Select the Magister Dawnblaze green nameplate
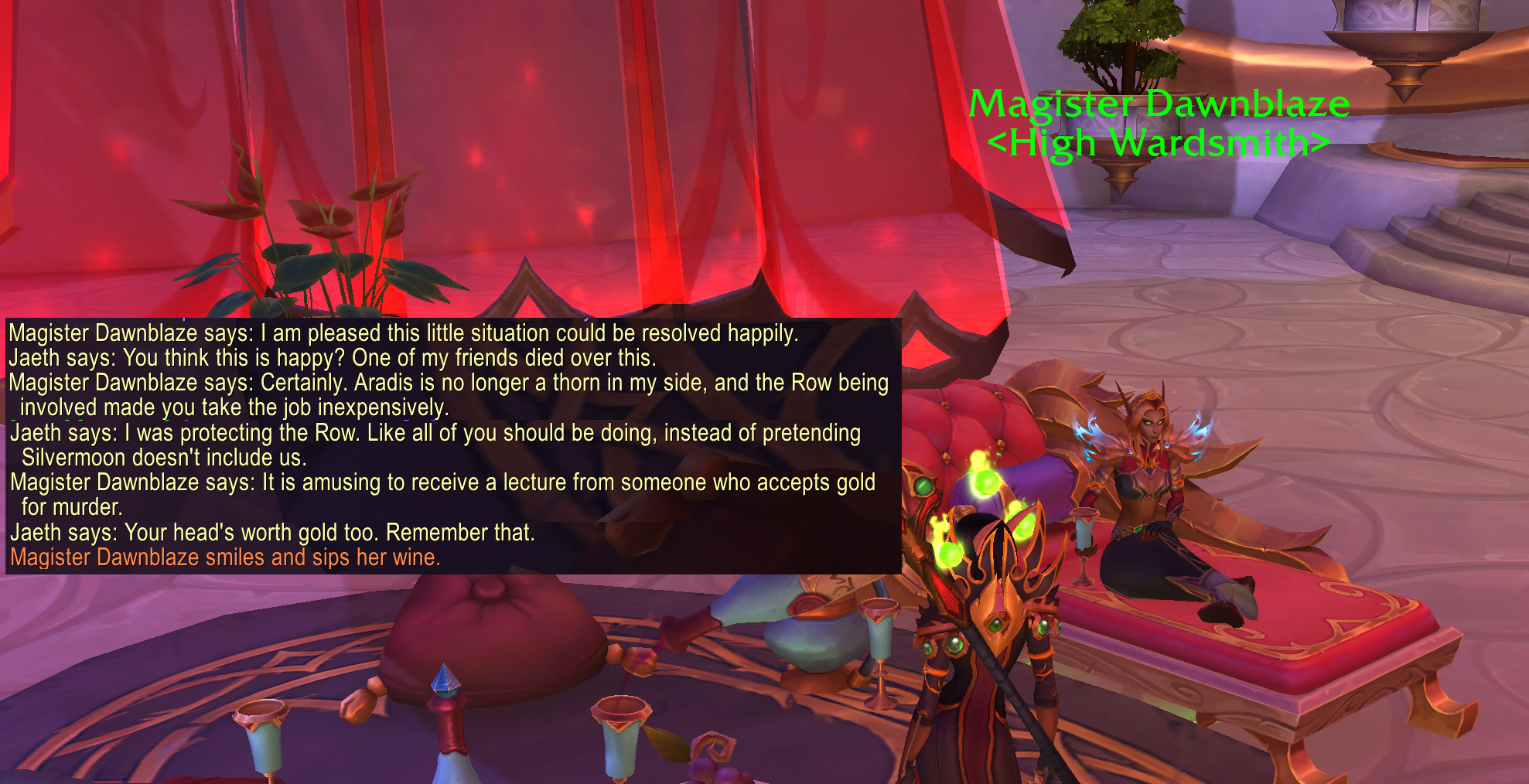This screenshot has width=1529, height=784. [1159, 104]
